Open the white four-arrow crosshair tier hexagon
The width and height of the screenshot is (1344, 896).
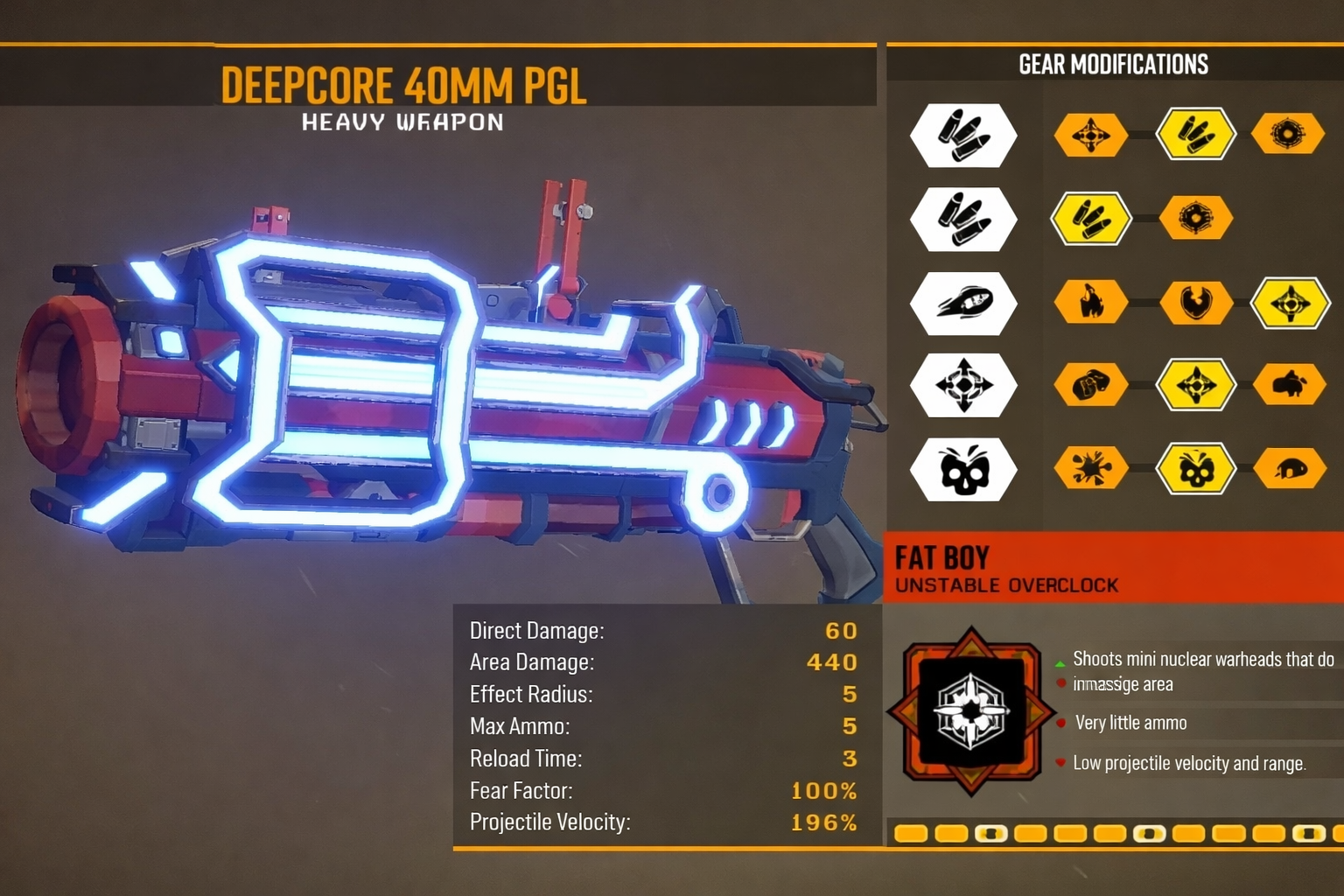click(x=963, y=385)
